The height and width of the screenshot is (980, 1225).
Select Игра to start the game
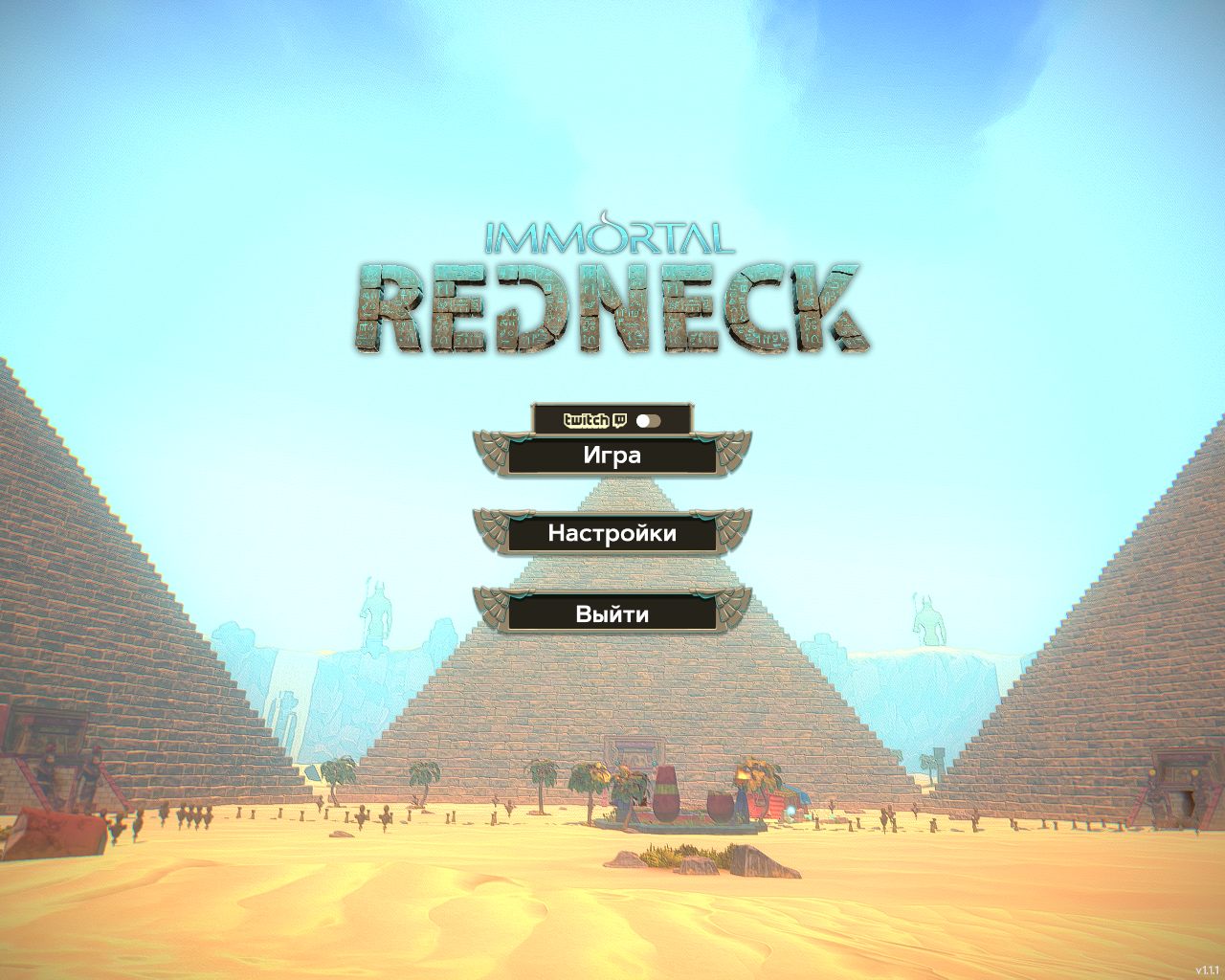[612, 457]
